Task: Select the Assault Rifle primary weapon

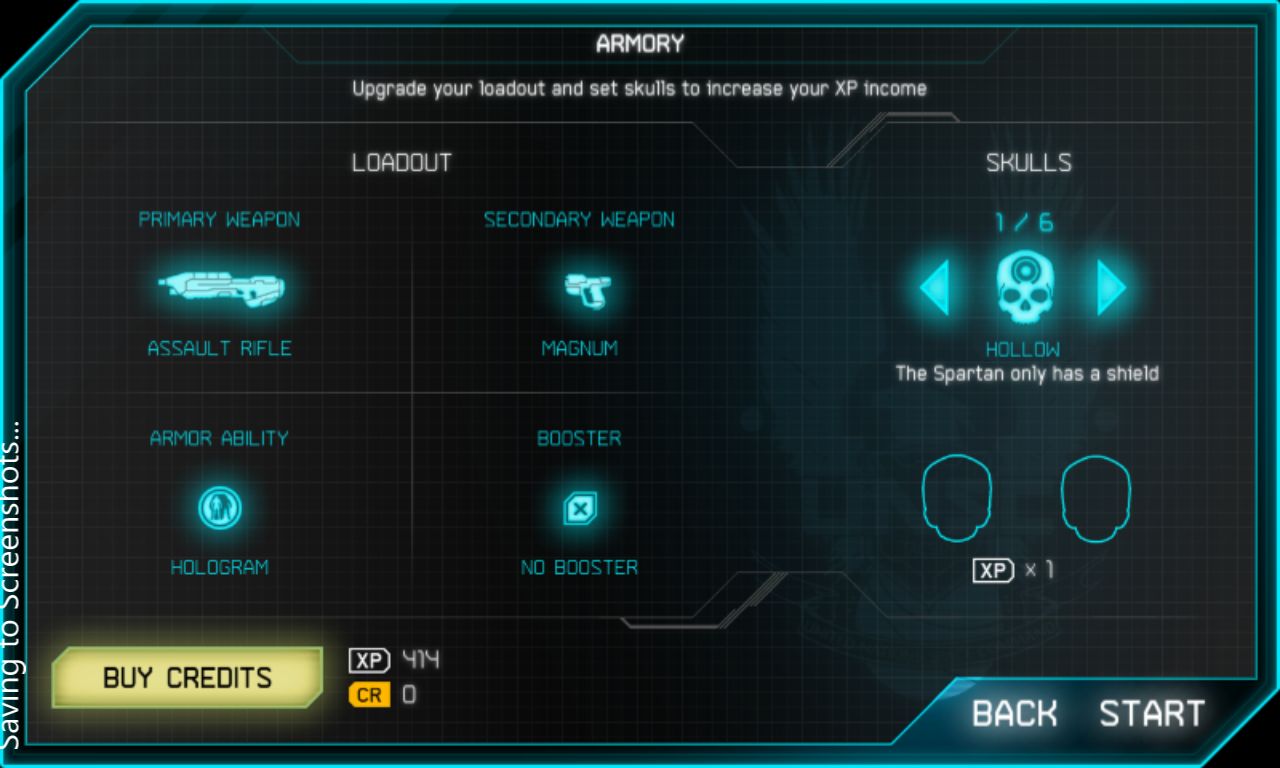Action: point(220,290)
